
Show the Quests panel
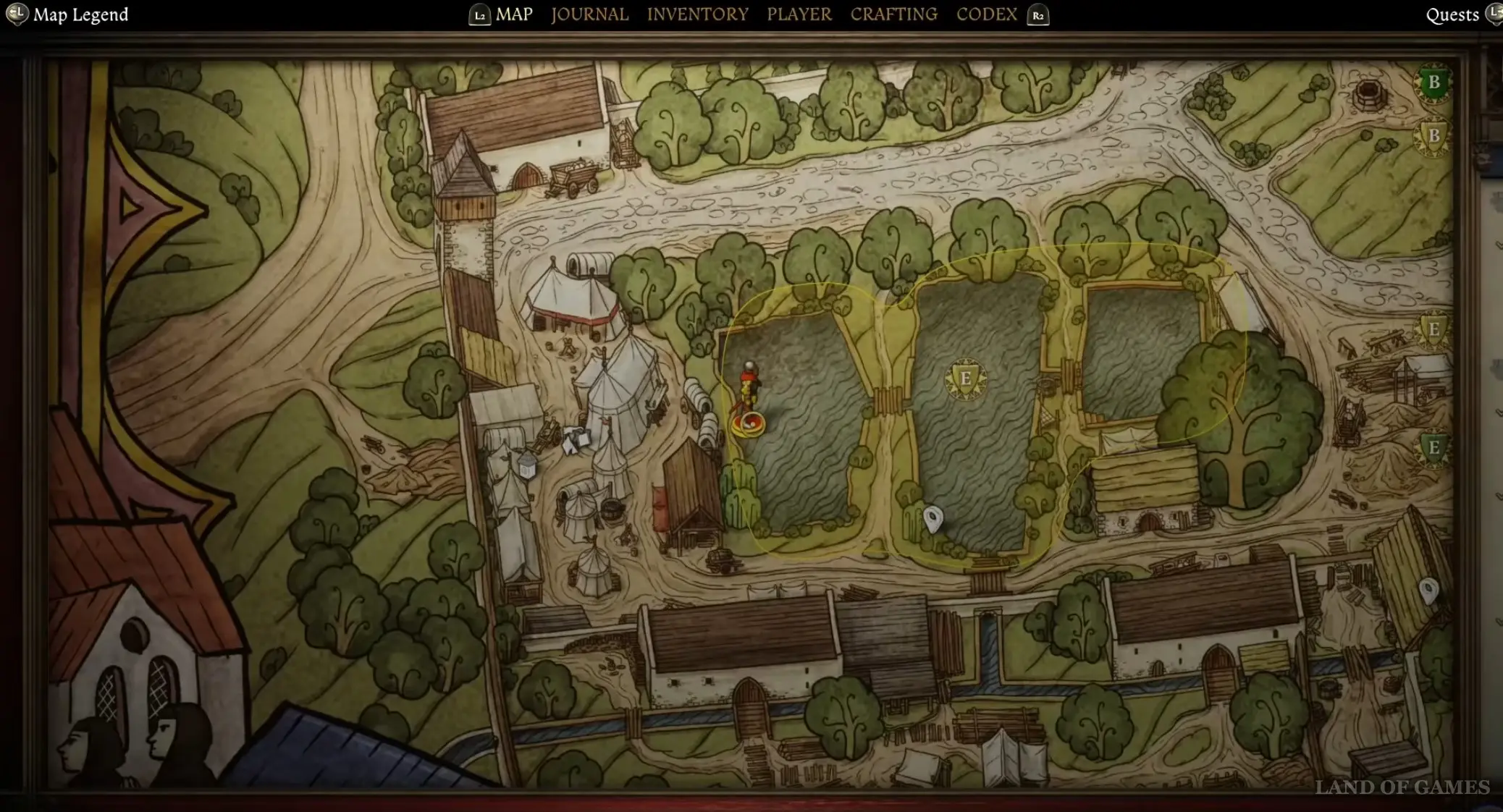tap(1452, 15)
